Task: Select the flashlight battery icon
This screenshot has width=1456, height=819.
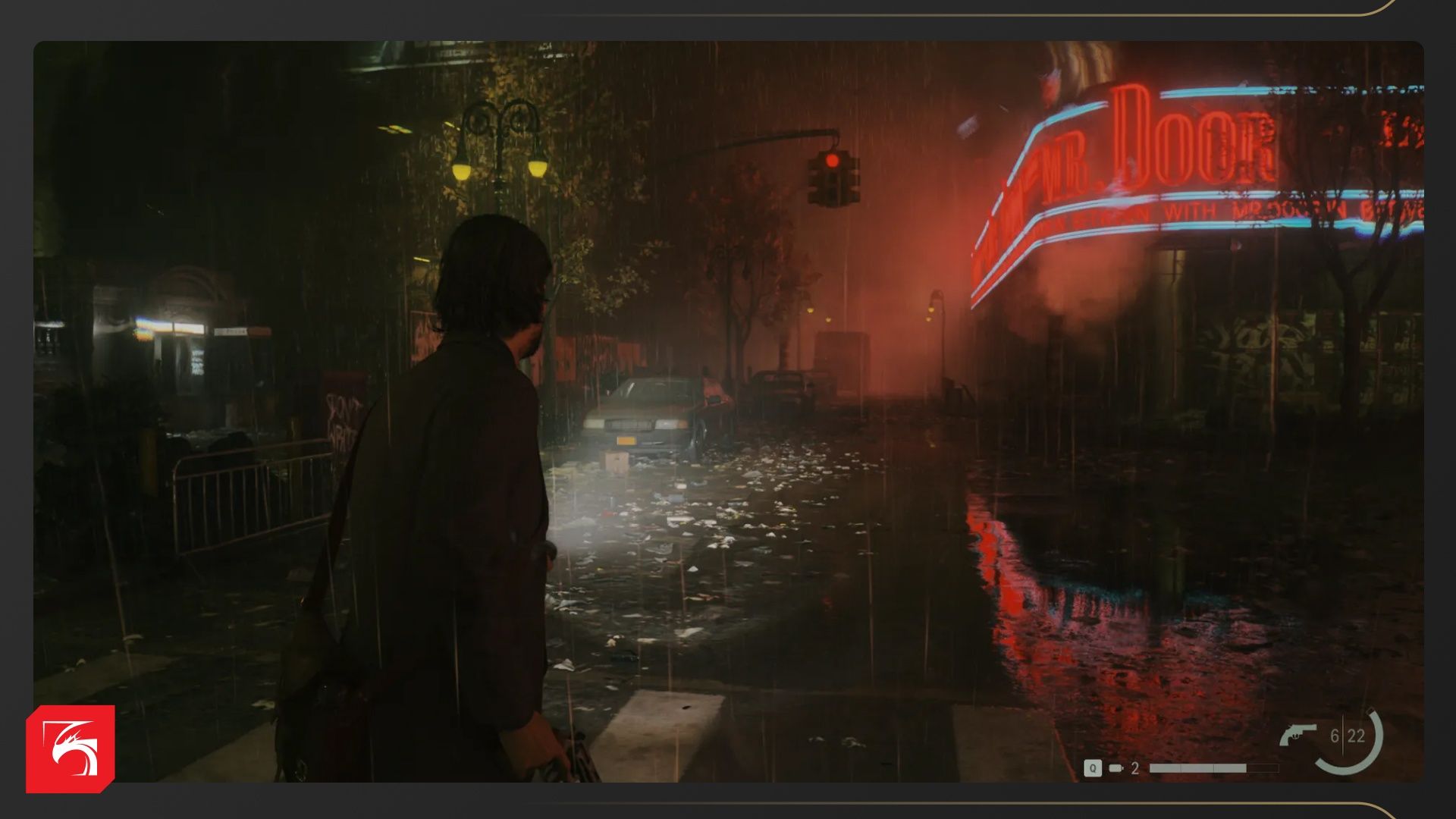Action: click(1116, 768)
